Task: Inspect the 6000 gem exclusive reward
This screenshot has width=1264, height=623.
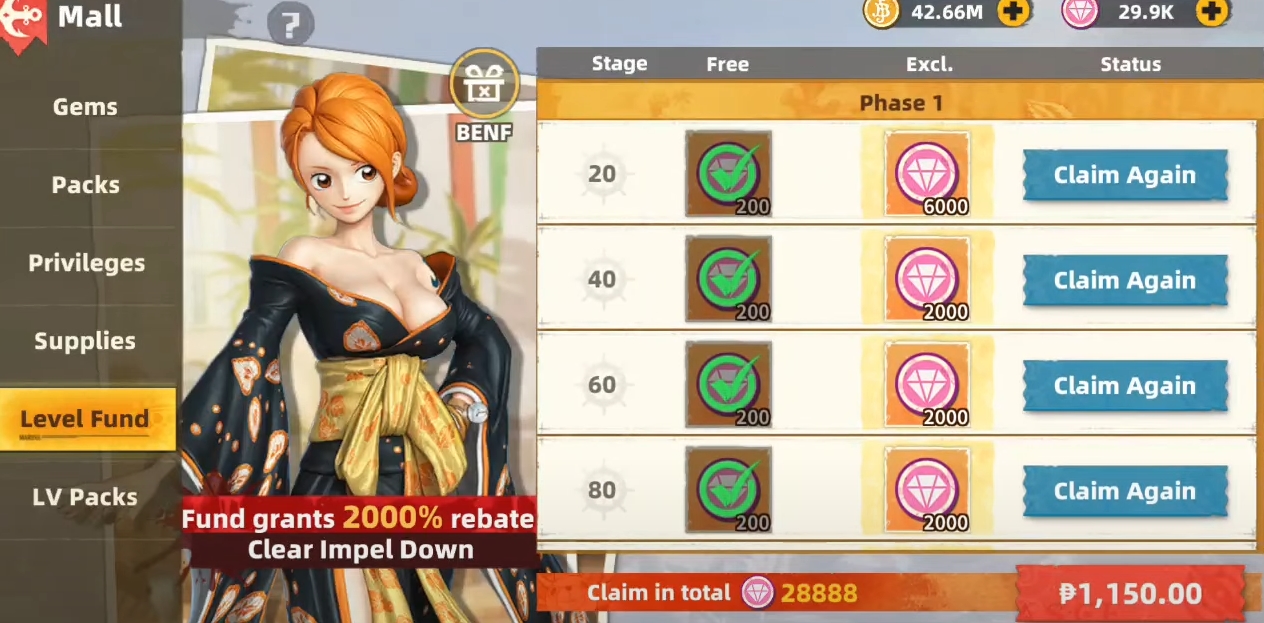Action: click(x=927, y=174)
